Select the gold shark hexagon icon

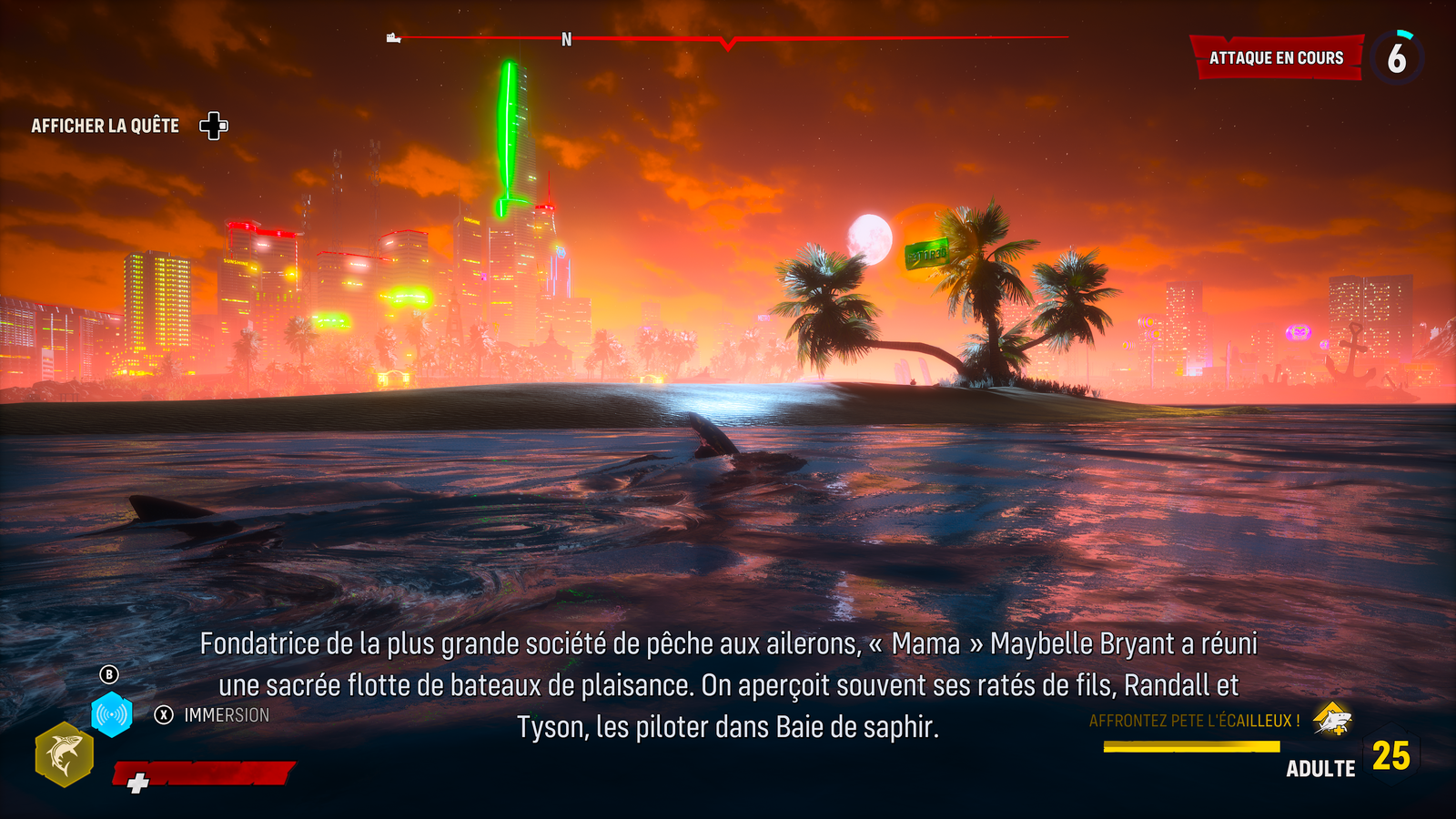[64, 754]
